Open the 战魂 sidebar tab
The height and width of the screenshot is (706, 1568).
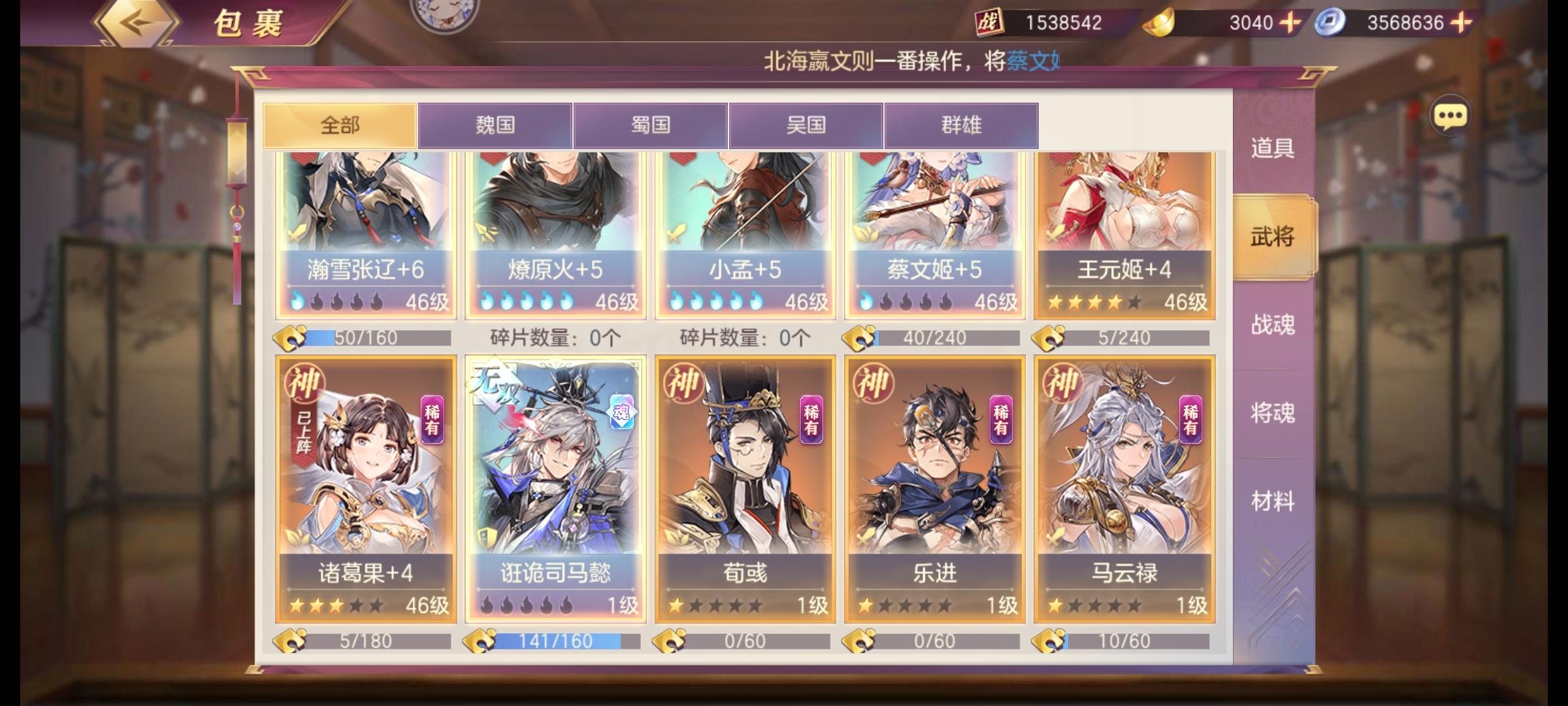click(x=1271, y=325)
